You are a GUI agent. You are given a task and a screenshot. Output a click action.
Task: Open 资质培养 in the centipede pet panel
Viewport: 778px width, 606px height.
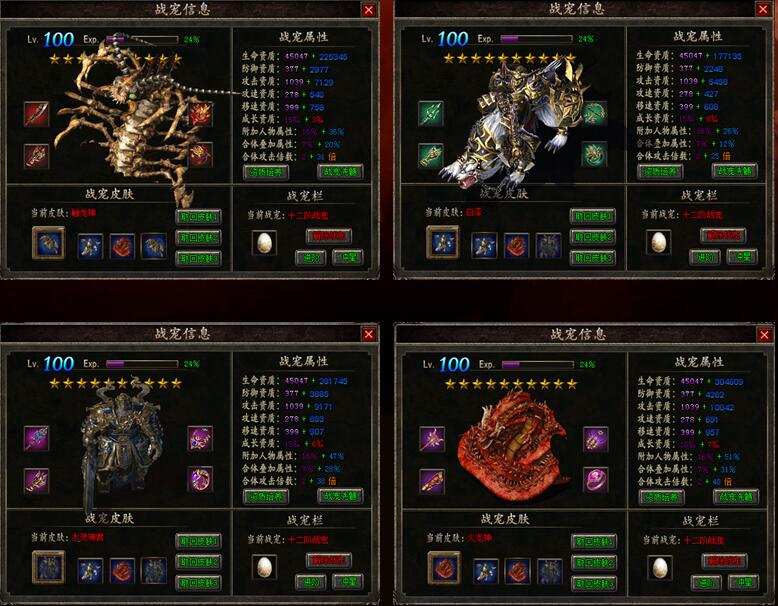click(266, 171)
